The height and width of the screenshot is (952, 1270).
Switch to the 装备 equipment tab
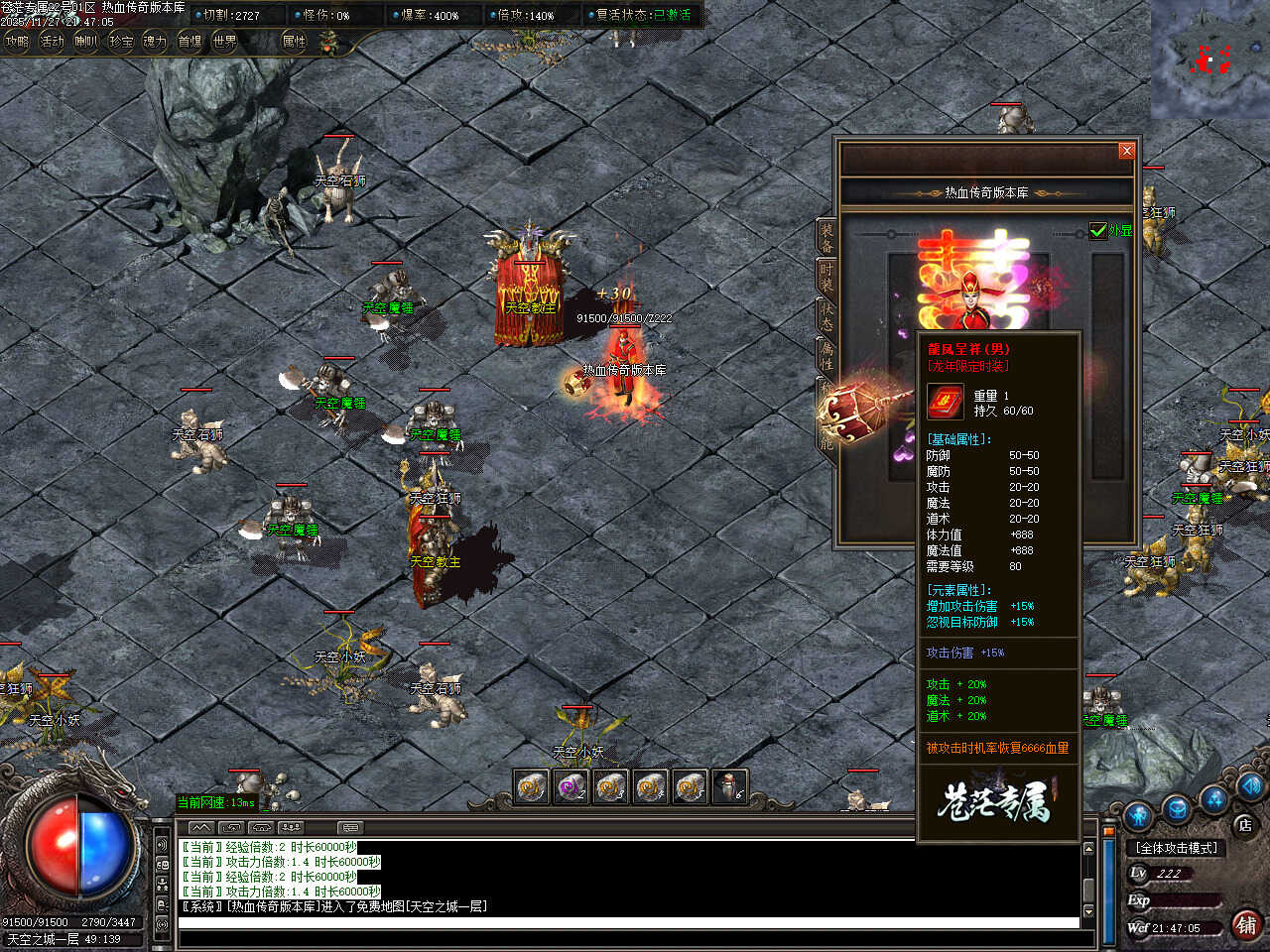tap(826, 238)
